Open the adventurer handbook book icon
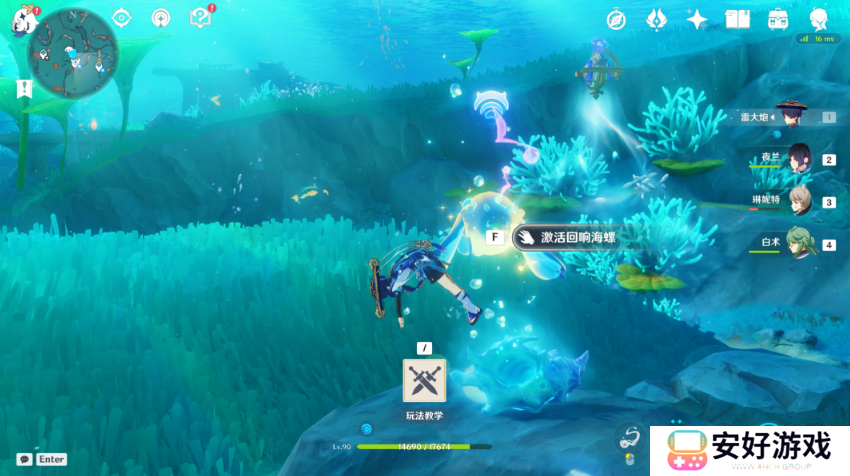Viewport: 850px width, 476px height. 737,19
